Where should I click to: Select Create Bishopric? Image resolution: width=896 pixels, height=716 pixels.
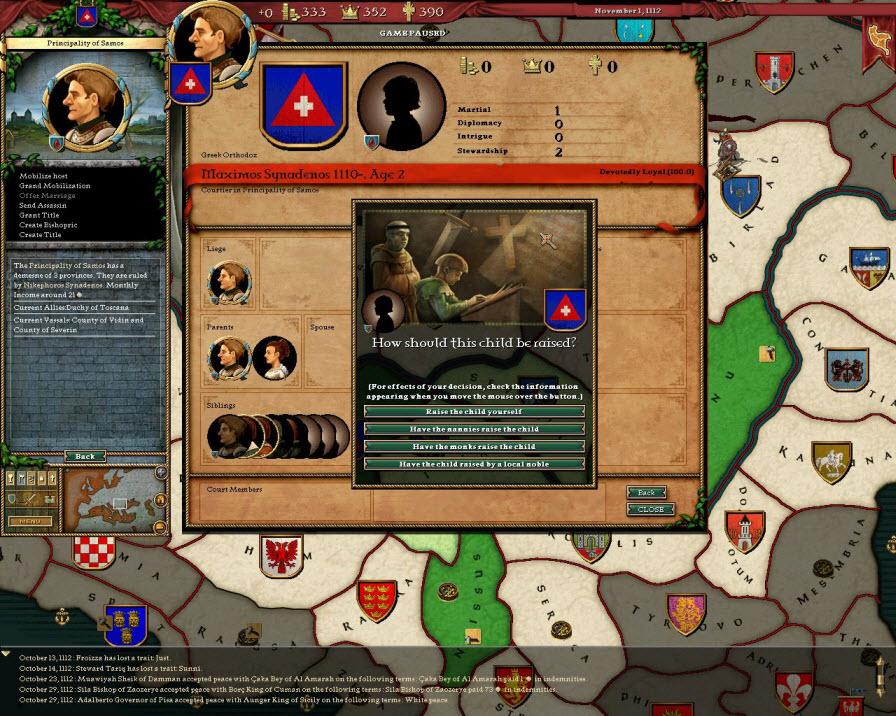click(x=48, y=225)
